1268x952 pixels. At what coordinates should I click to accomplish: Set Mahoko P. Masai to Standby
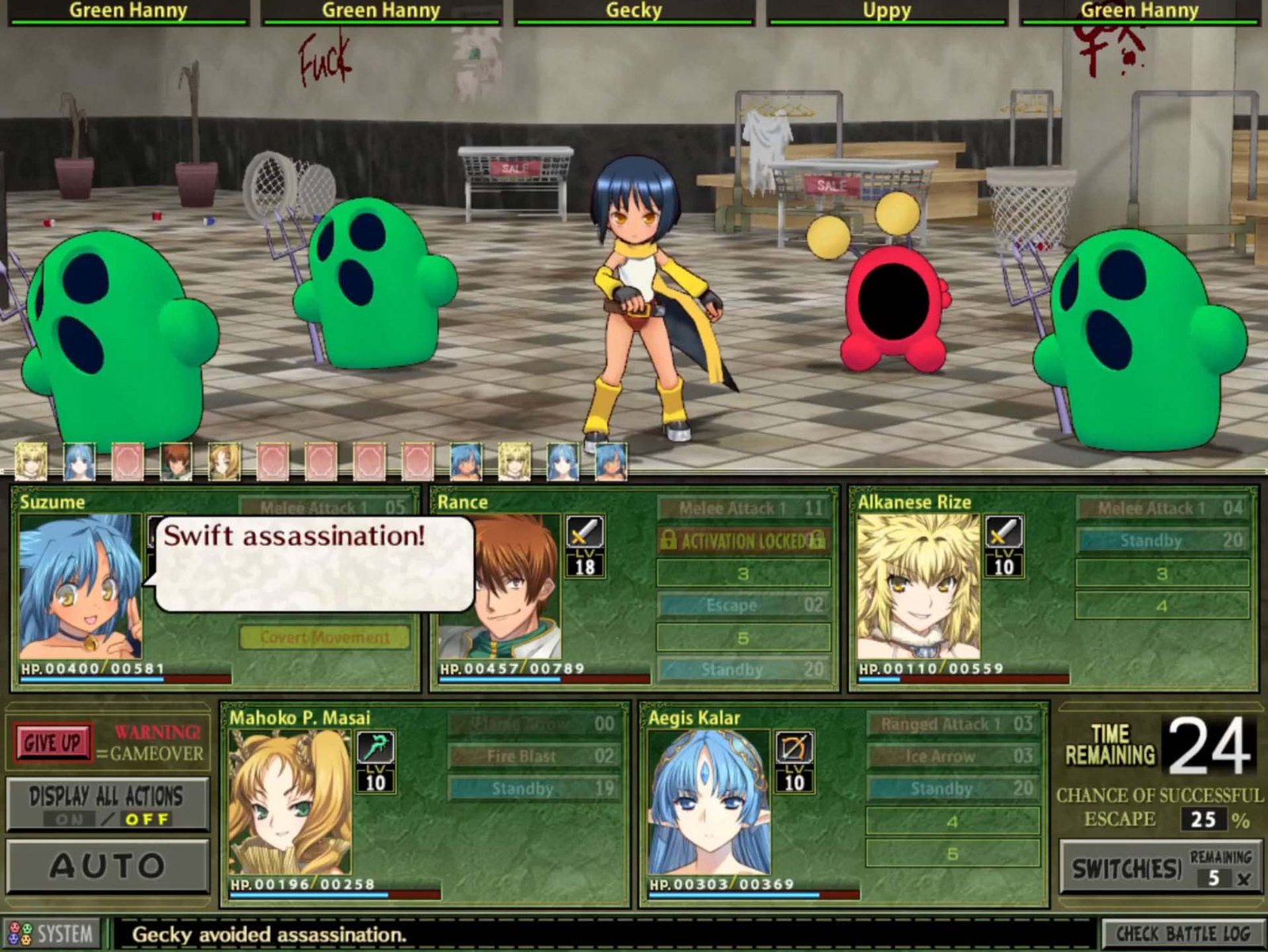[x=533, y=789]
